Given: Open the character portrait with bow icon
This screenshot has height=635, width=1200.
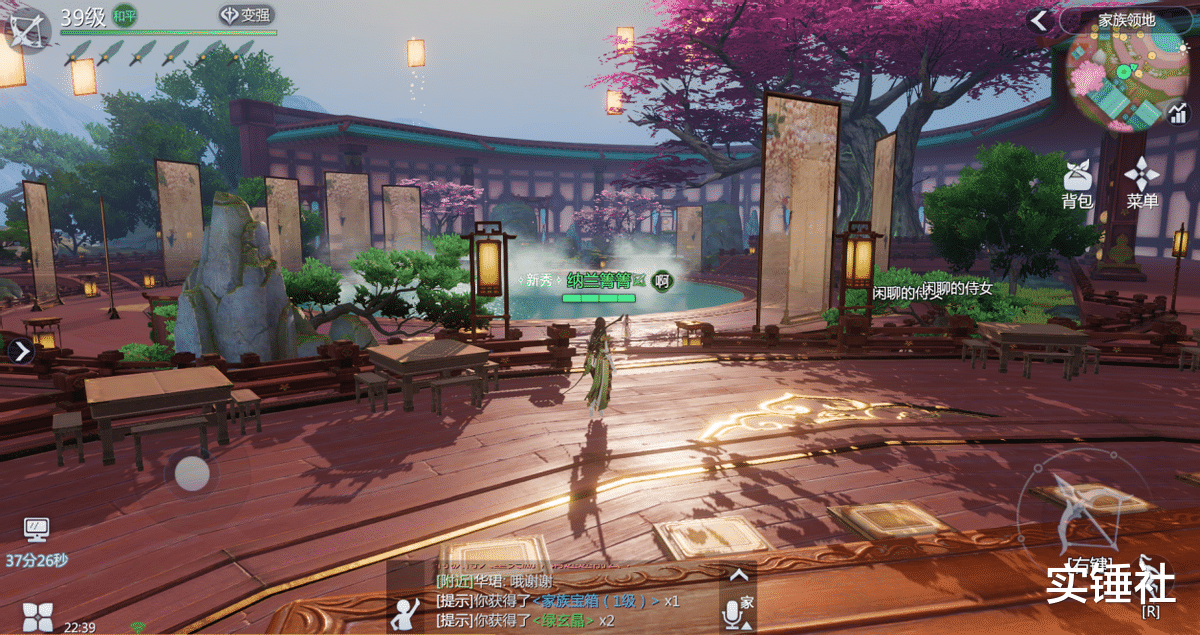Looking at the screenshot, I should point(26,27).
